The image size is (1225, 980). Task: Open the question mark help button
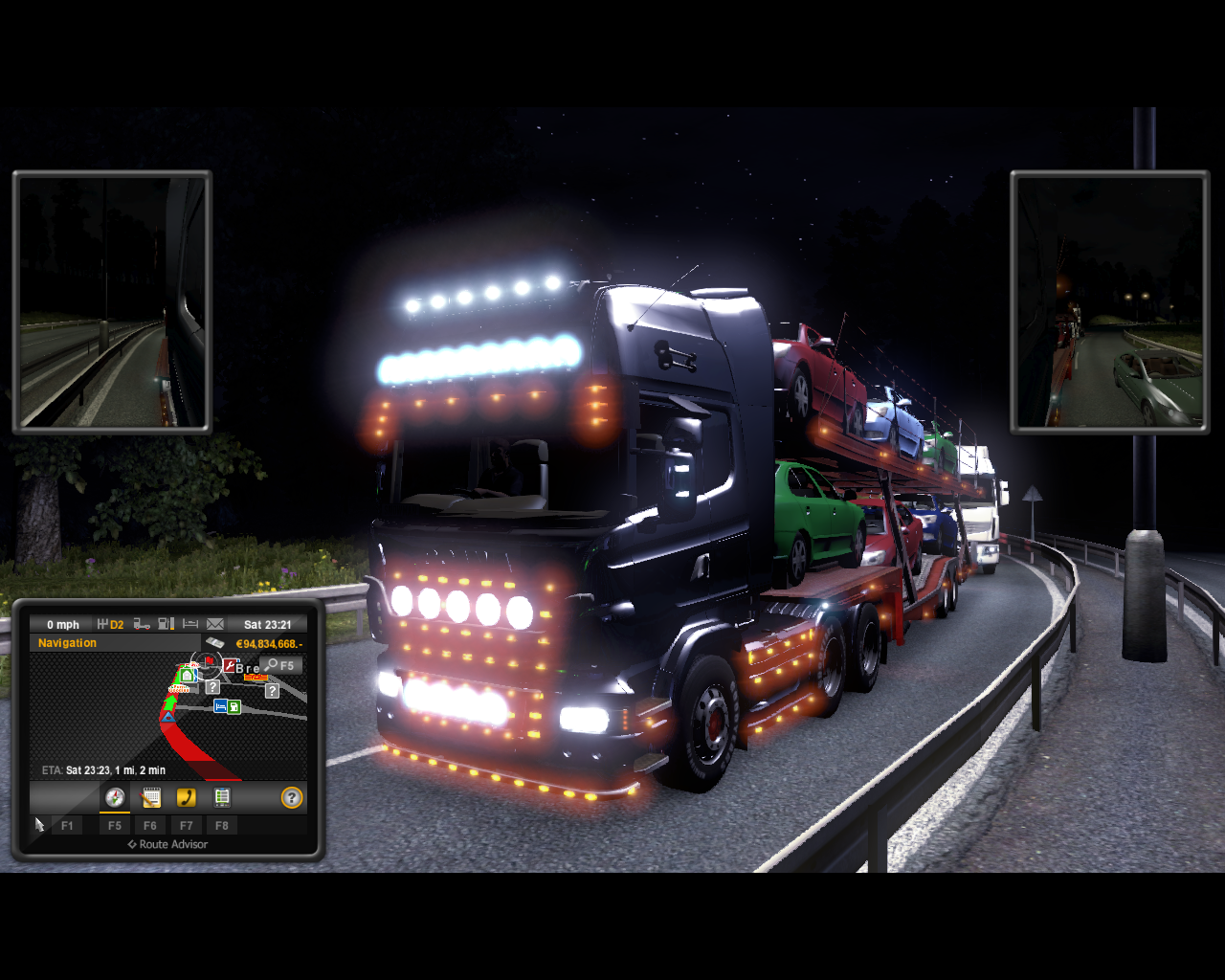292,797
